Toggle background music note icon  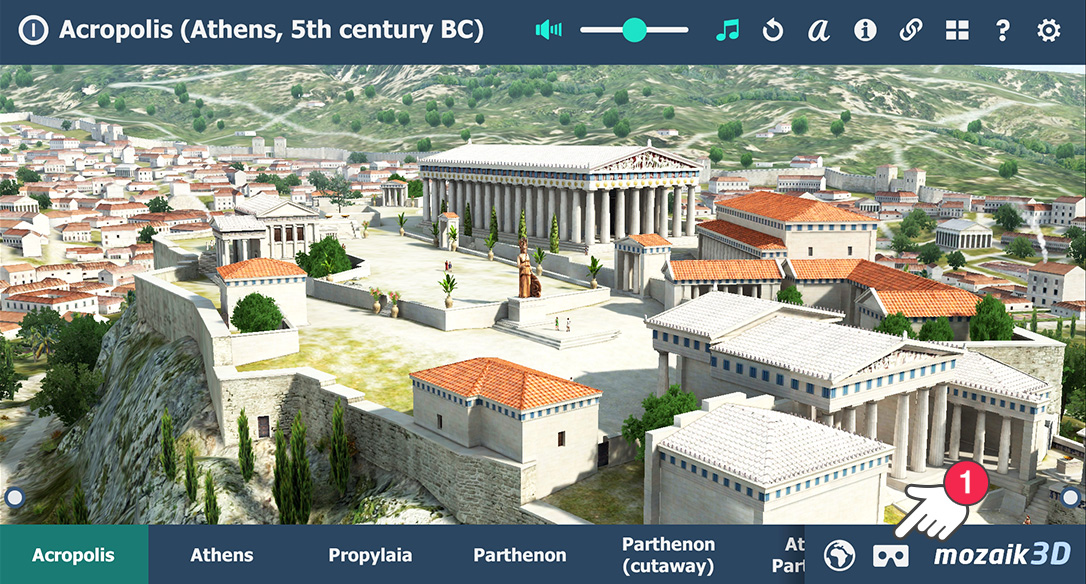coord(727,30)
